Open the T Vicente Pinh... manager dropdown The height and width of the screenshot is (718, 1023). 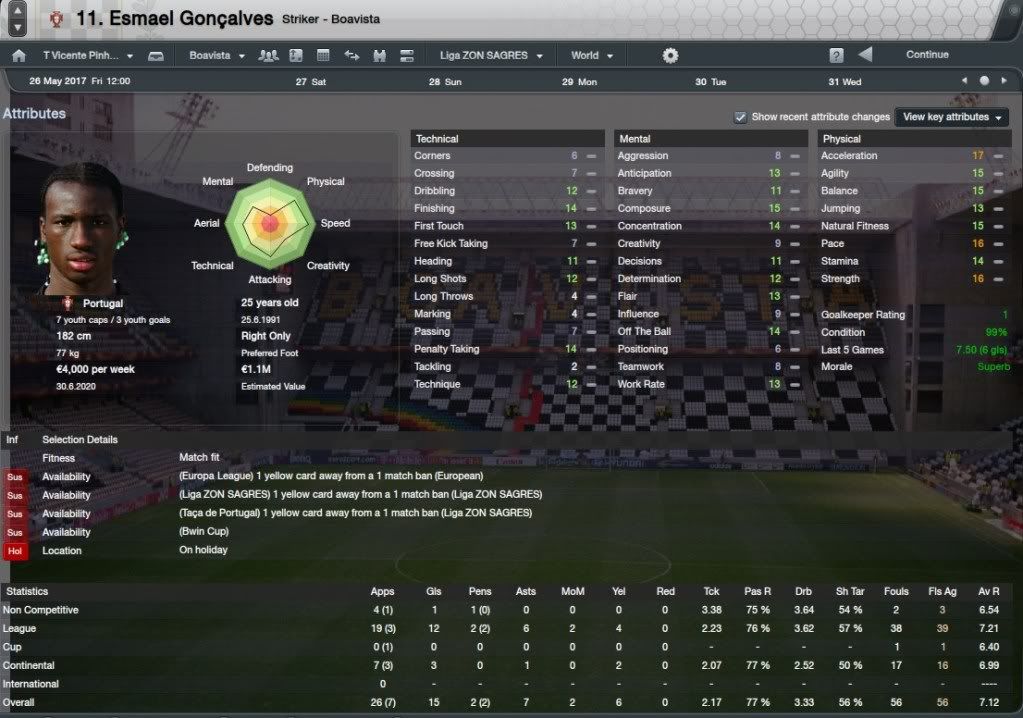pos(87,56)
